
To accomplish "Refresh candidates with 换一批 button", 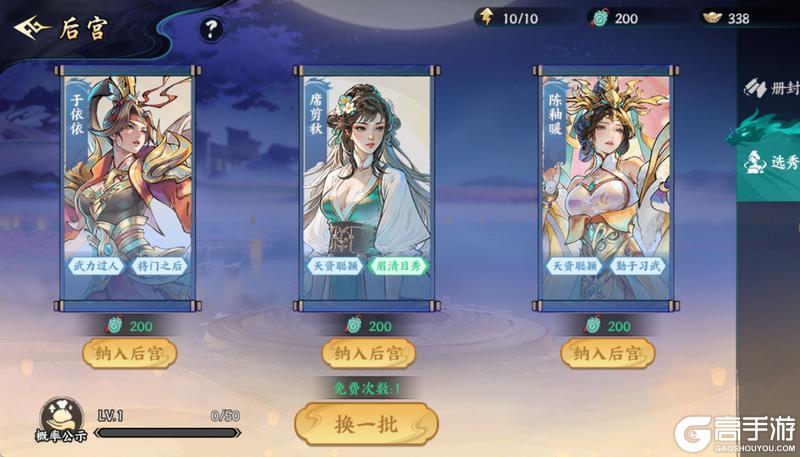I will (366, 424).
